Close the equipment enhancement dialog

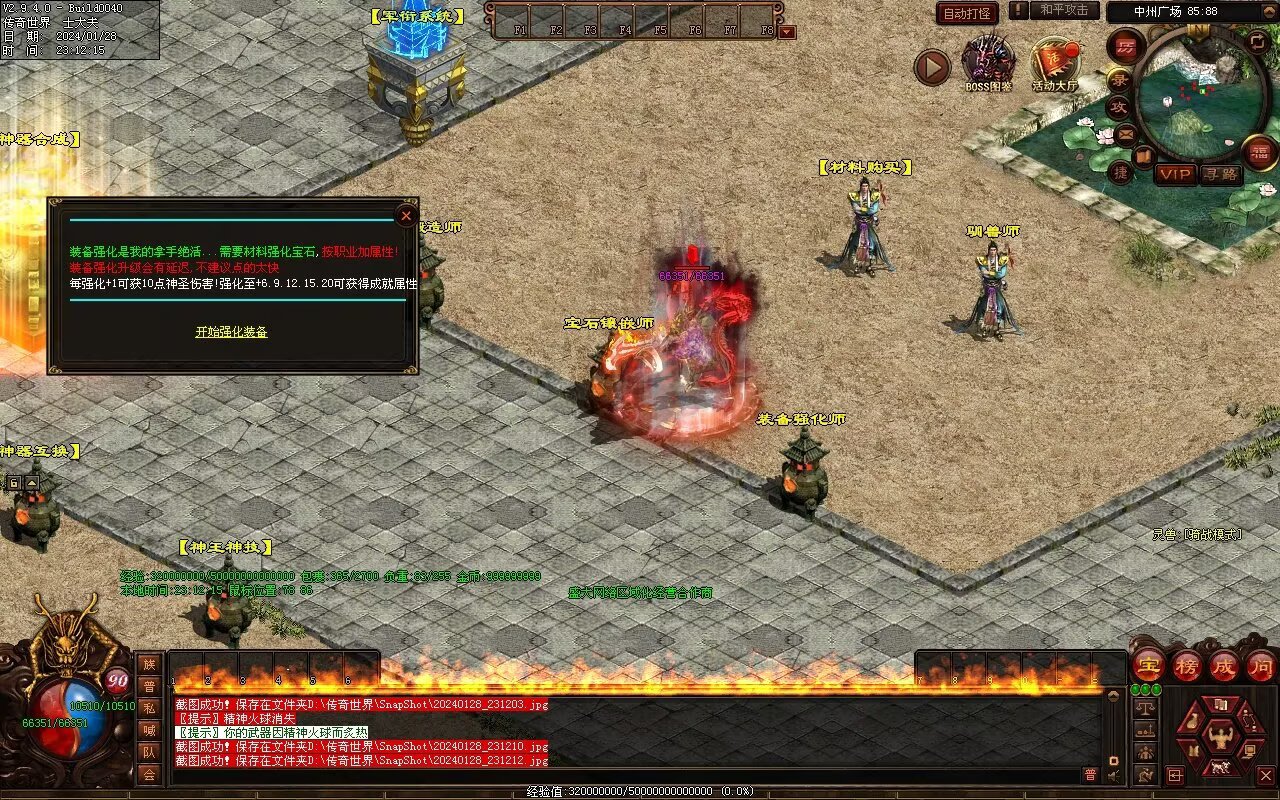pos(406,215)
